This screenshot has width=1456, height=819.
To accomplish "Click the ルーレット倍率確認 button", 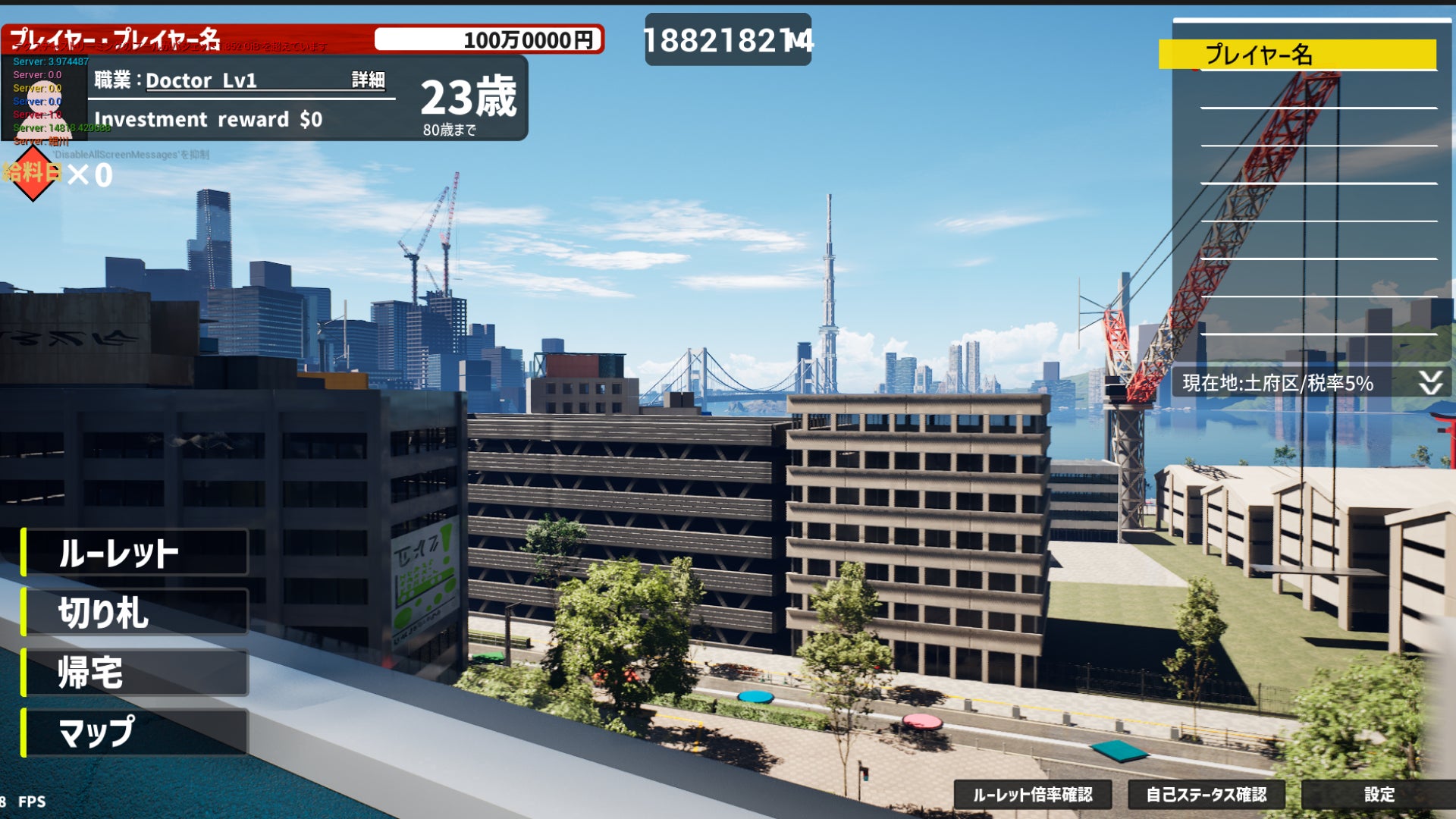I will [x=1033, y=795].
